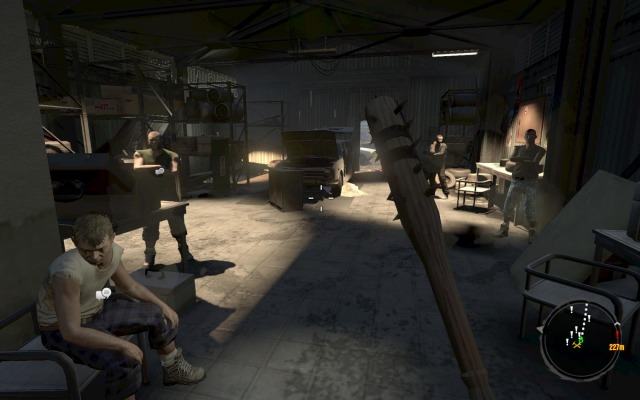Screen dimensions: 640x400
Task: Click the circular minimap radar
Action: [x=580, y=339]
